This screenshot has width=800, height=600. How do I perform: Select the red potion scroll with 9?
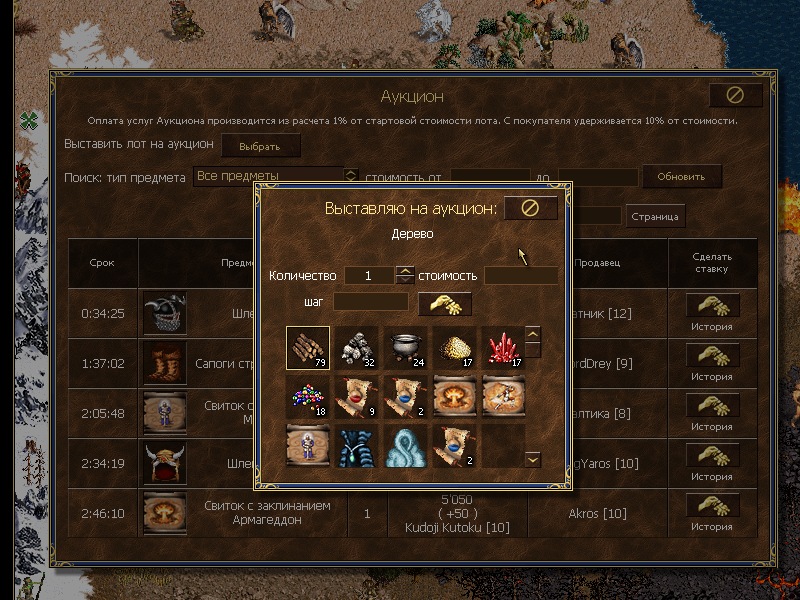point(356,397)
